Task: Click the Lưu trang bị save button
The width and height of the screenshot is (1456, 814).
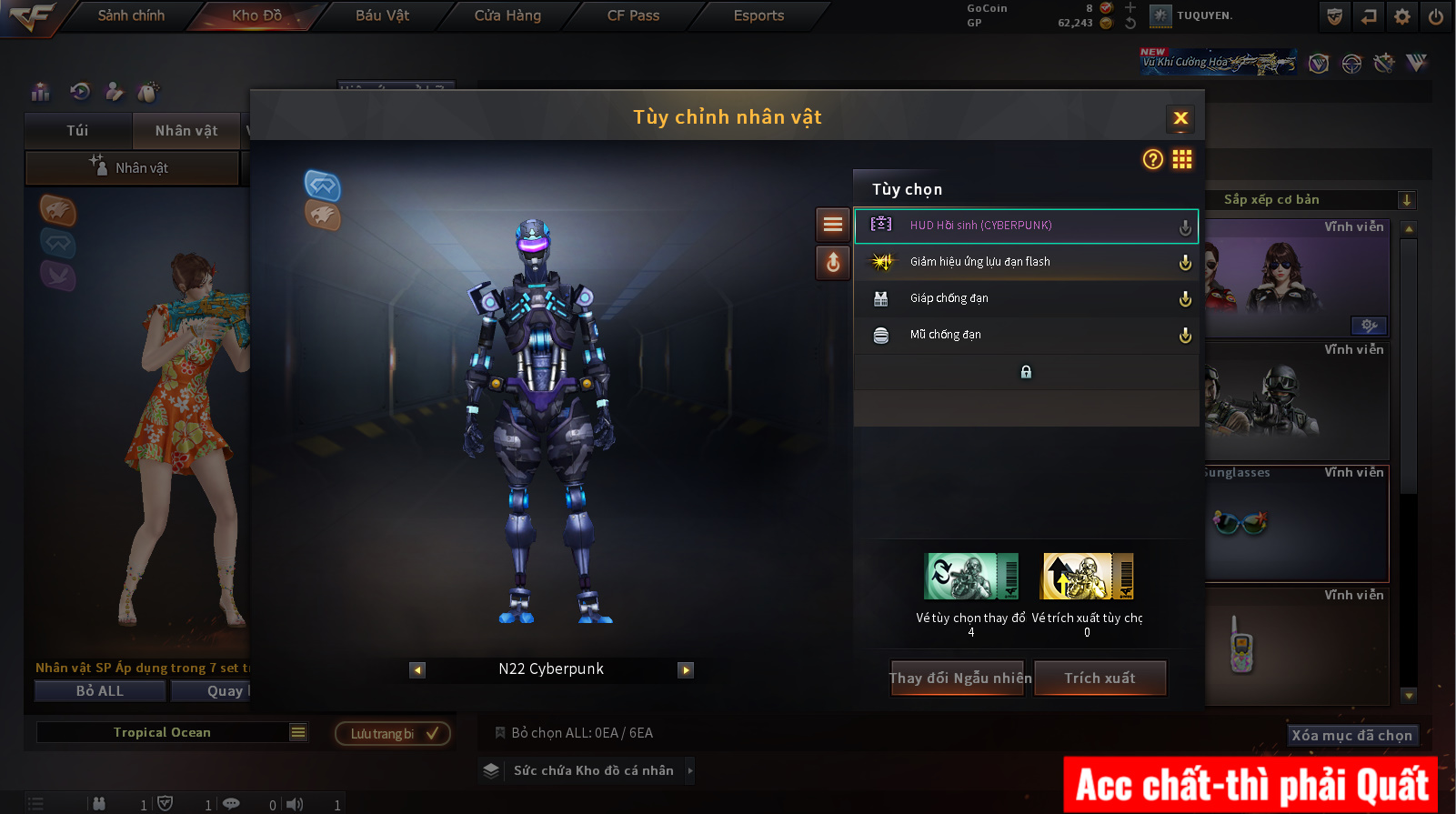Action: coord(393,734)
